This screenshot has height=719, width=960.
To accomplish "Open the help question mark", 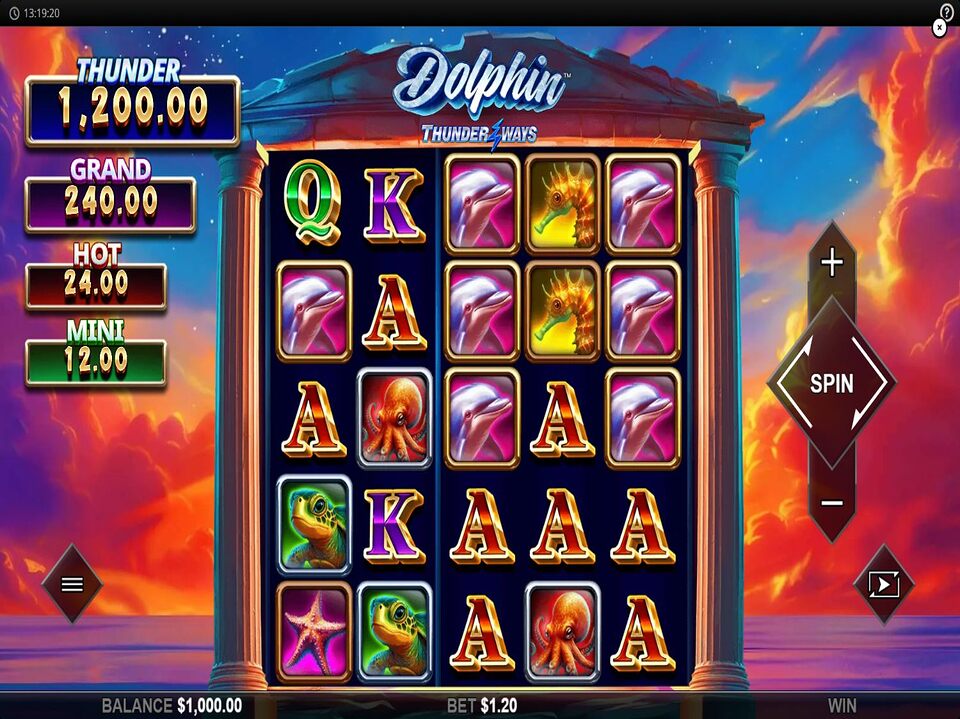I will tap(947, 11).
